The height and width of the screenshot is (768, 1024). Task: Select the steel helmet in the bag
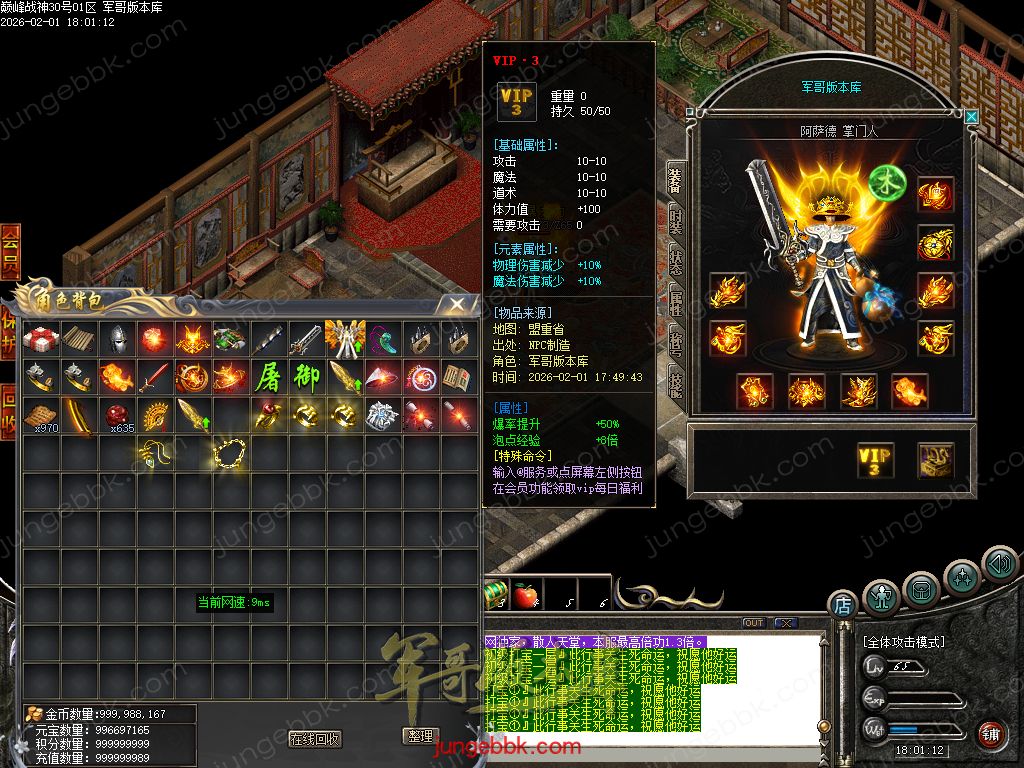point(118,339)
